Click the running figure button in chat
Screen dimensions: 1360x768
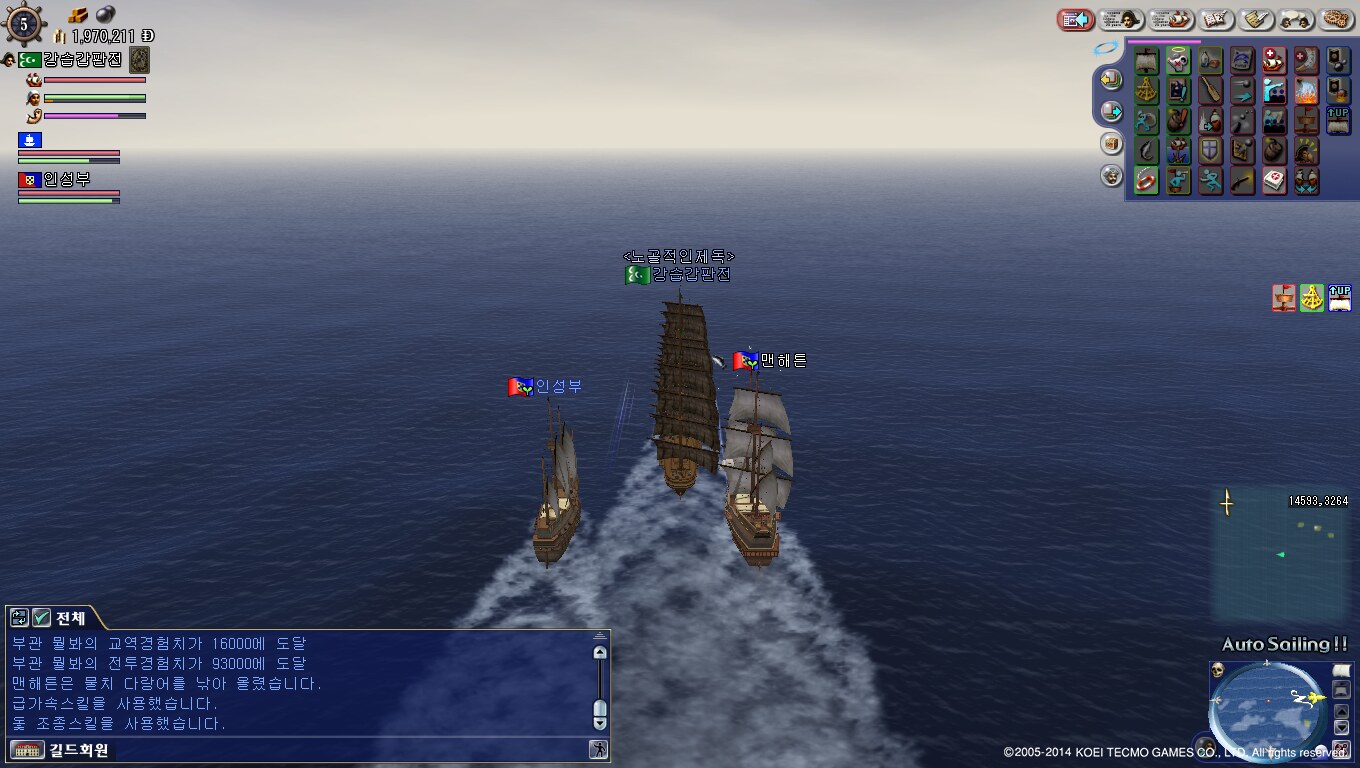point(598,749)
